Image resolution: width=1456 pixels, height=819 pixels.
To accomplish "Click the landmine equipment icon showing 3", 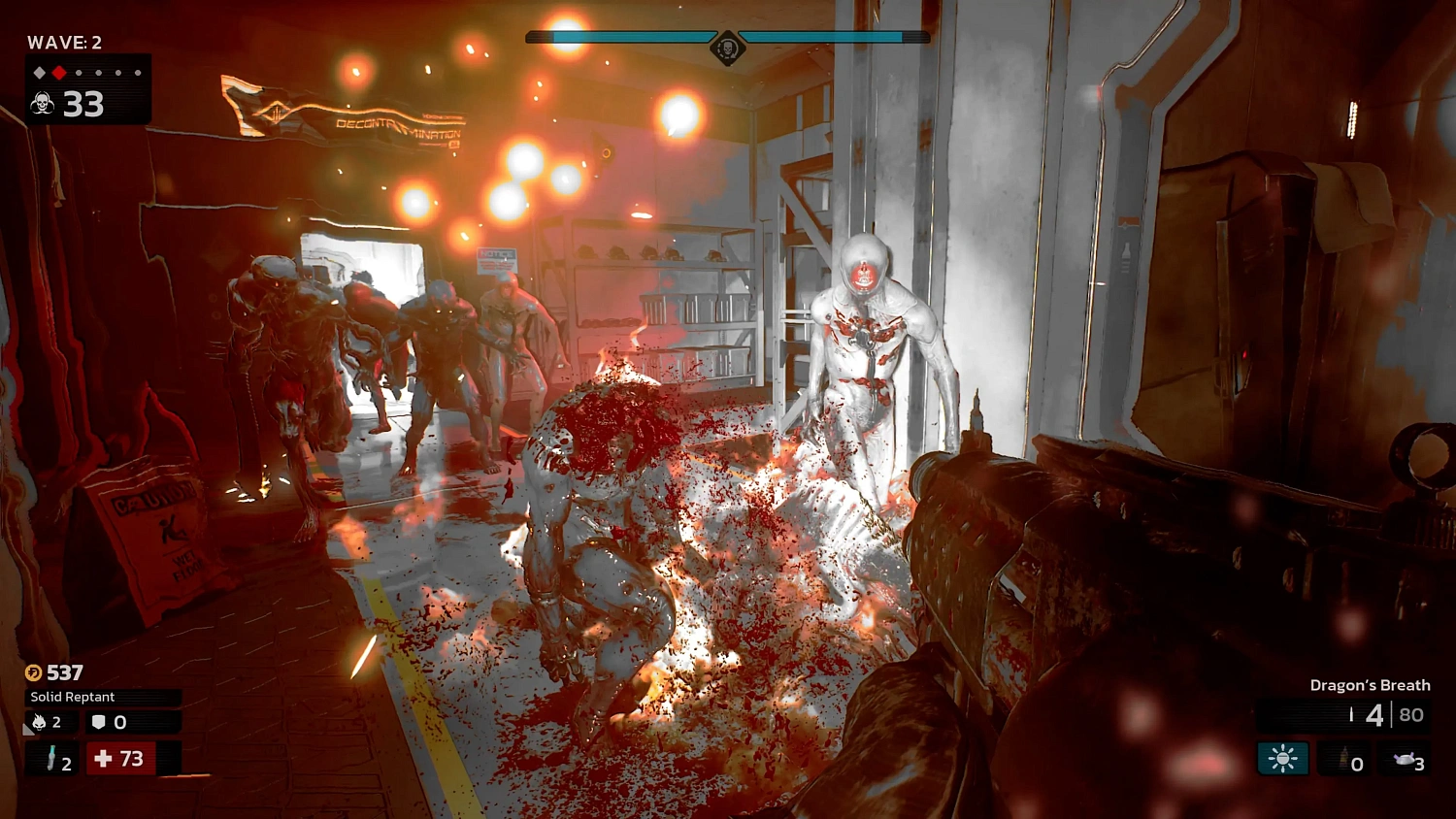I will [x=1406, y=761].
